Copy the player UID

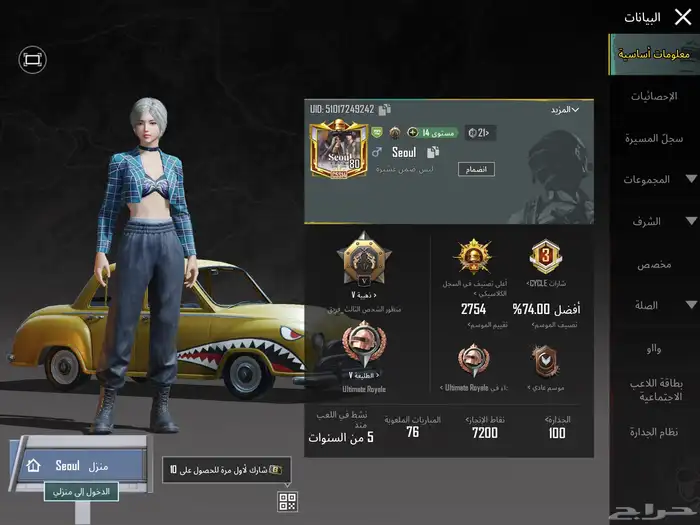[385, 109]
